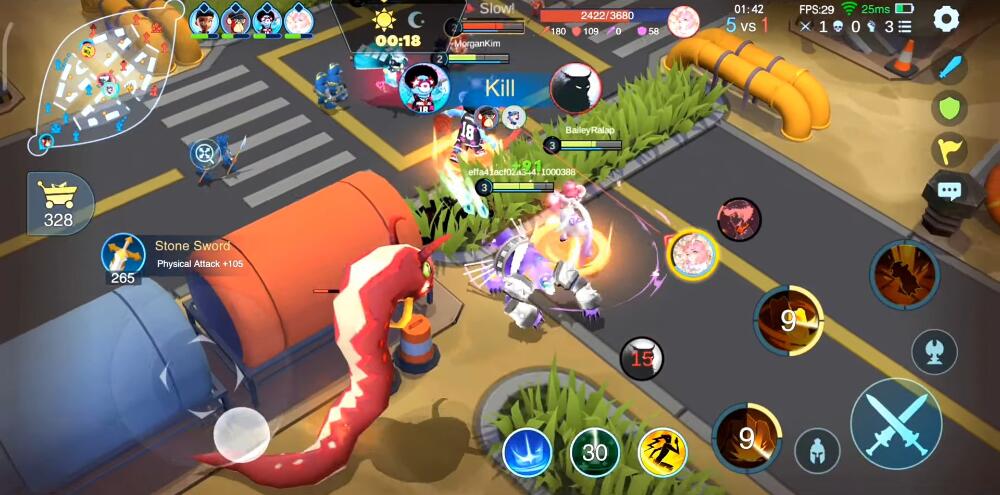Use the green spell on 30 cooldown
Screen dimensions: 1000x495
[594, 453]
